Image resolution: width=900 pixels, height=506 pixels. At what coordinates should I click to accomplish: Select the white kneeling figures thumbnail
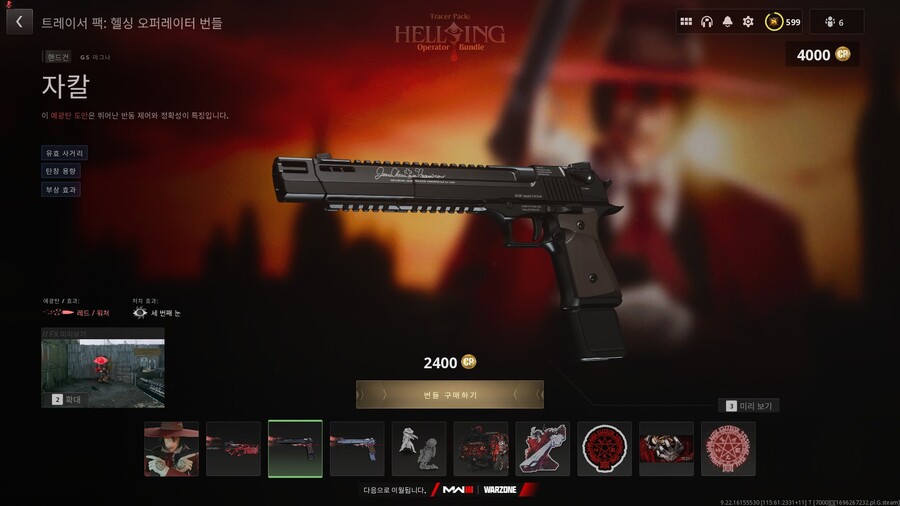coord(419,448)
